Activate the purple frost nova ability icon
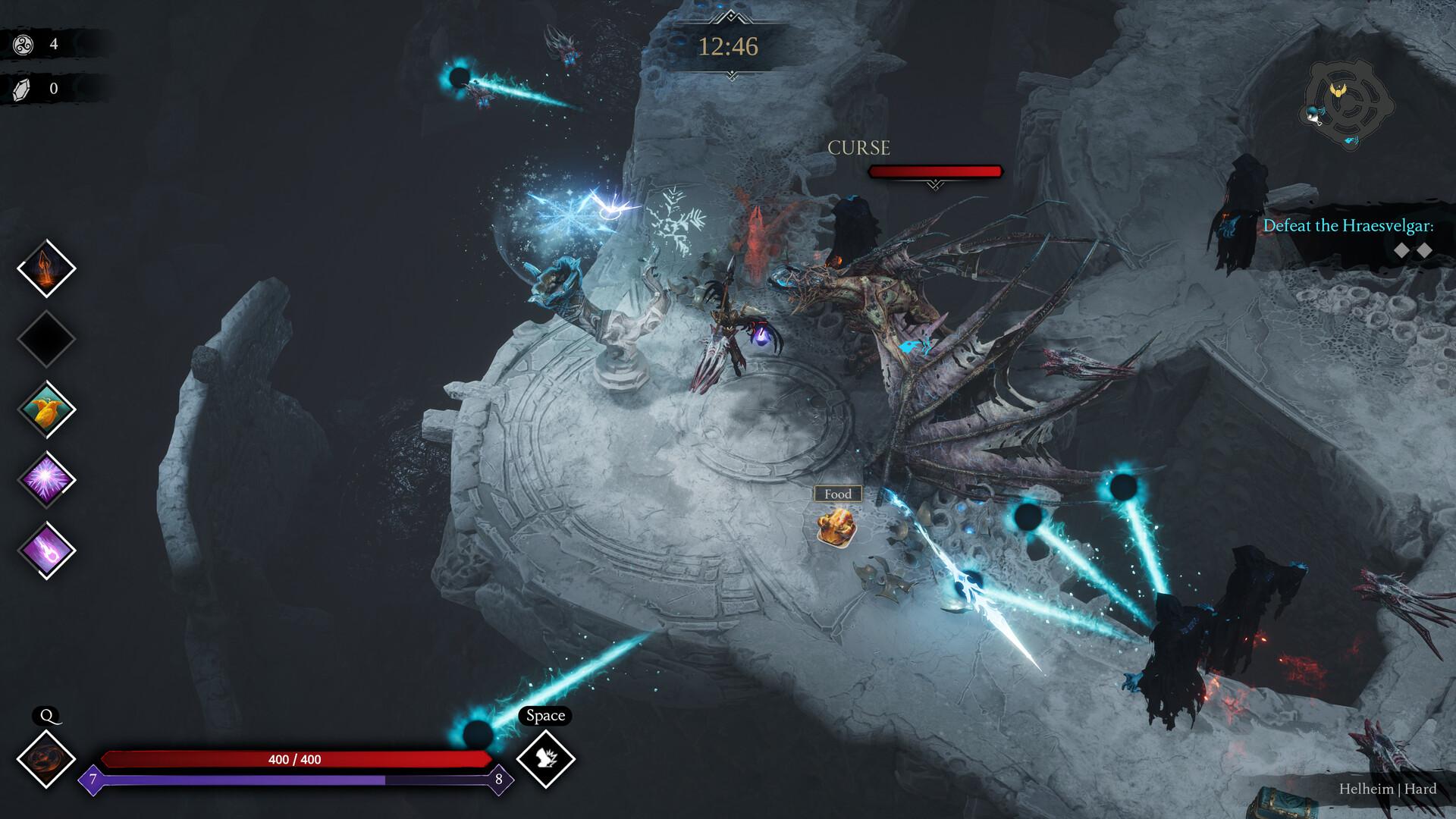 [x=45, y=479]
